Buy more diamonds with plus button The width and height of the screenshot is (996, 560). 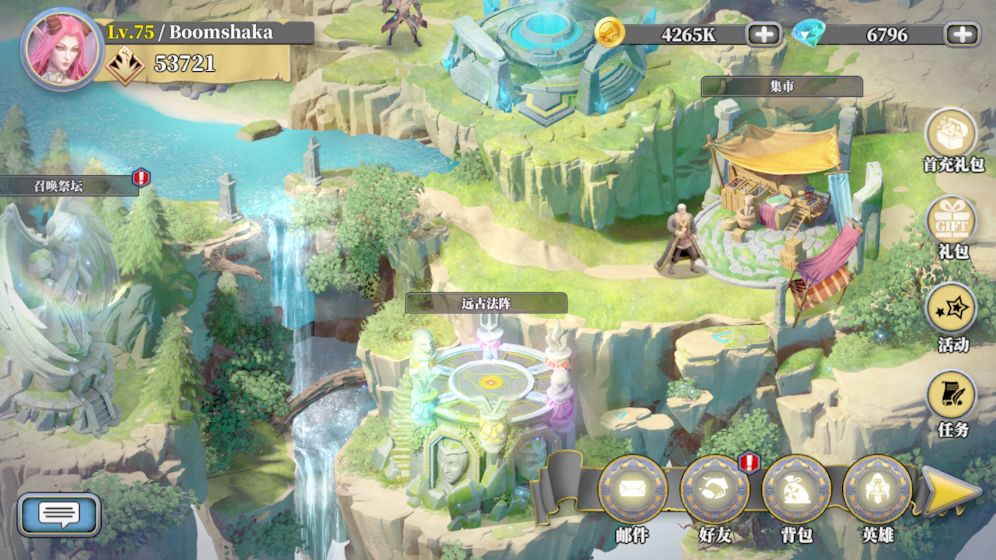click(x=962, y=34)
